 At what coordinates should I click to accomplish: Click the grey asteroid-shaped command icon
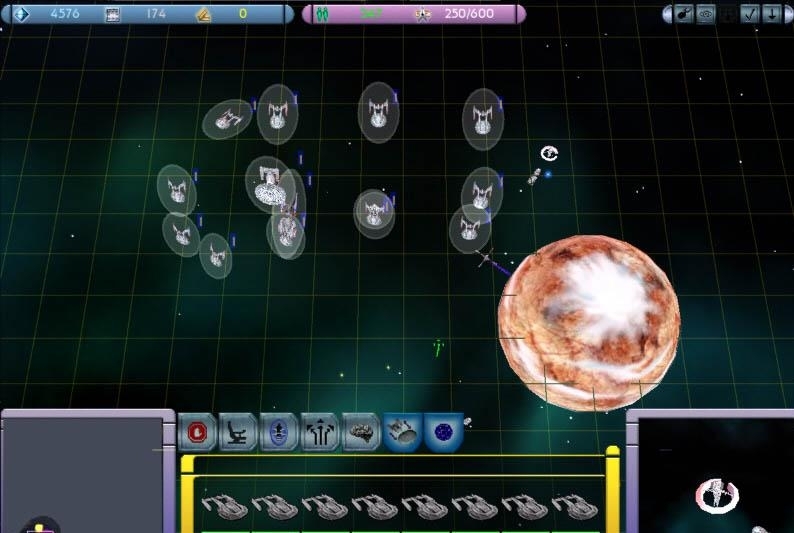pos(361,432)
